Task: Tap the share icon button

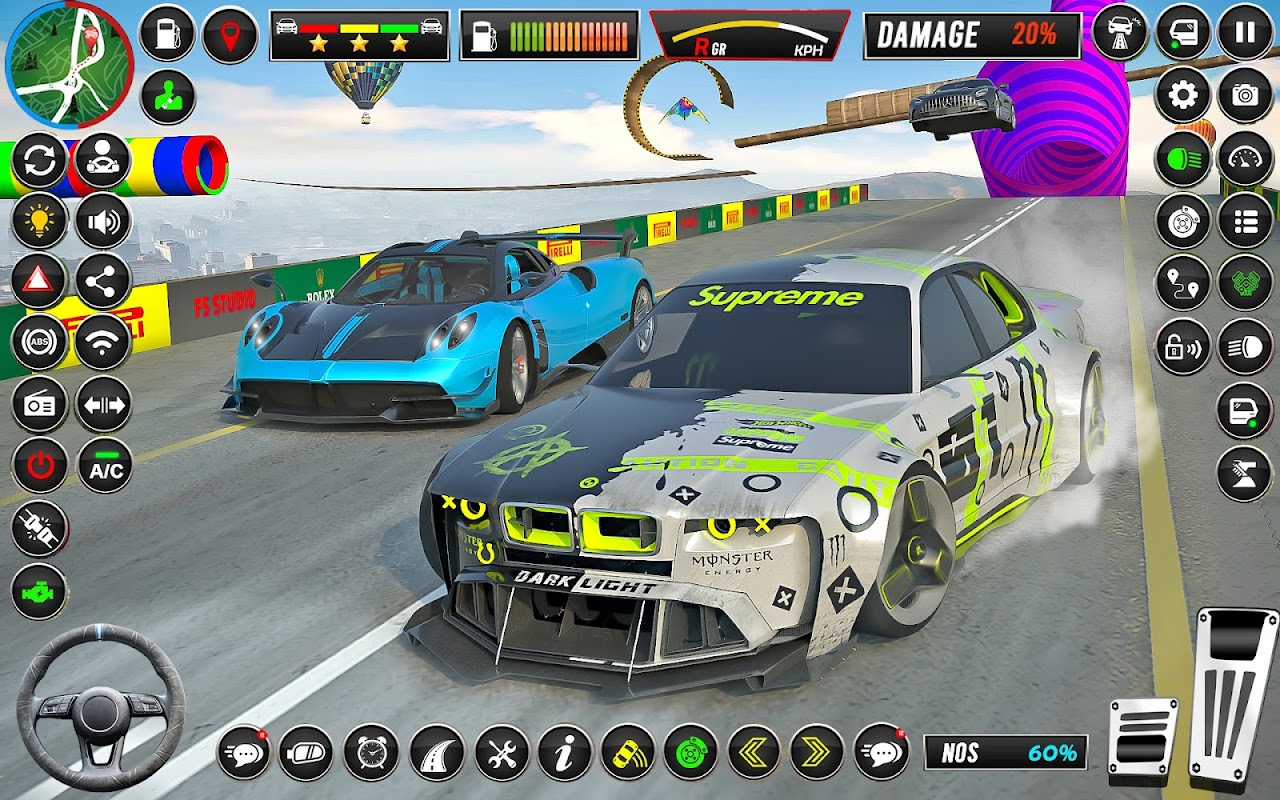Action: pyautogui.click(x=103, y=281)
